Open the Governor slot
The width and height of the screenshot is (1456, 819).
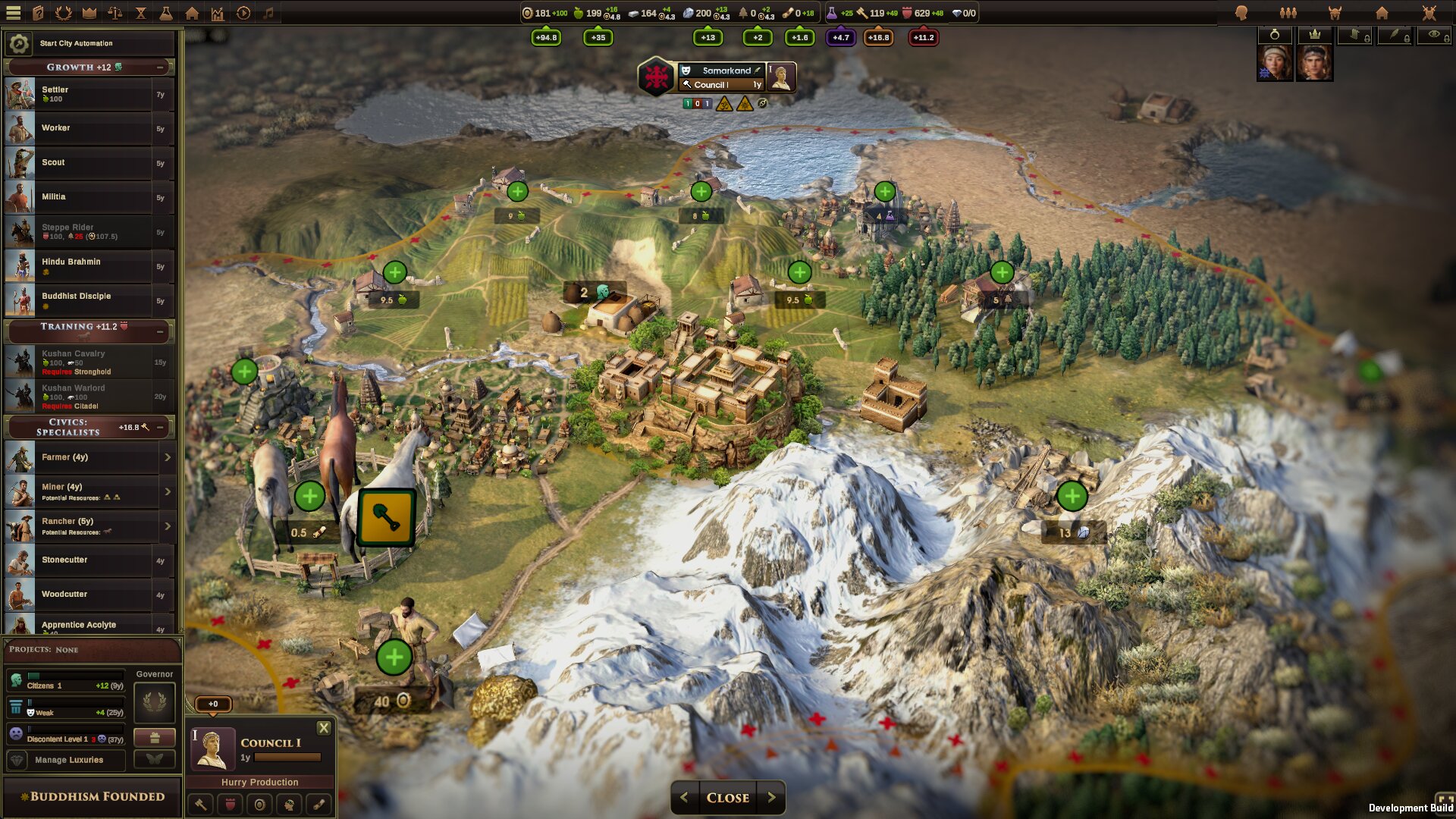pos(155,702)
